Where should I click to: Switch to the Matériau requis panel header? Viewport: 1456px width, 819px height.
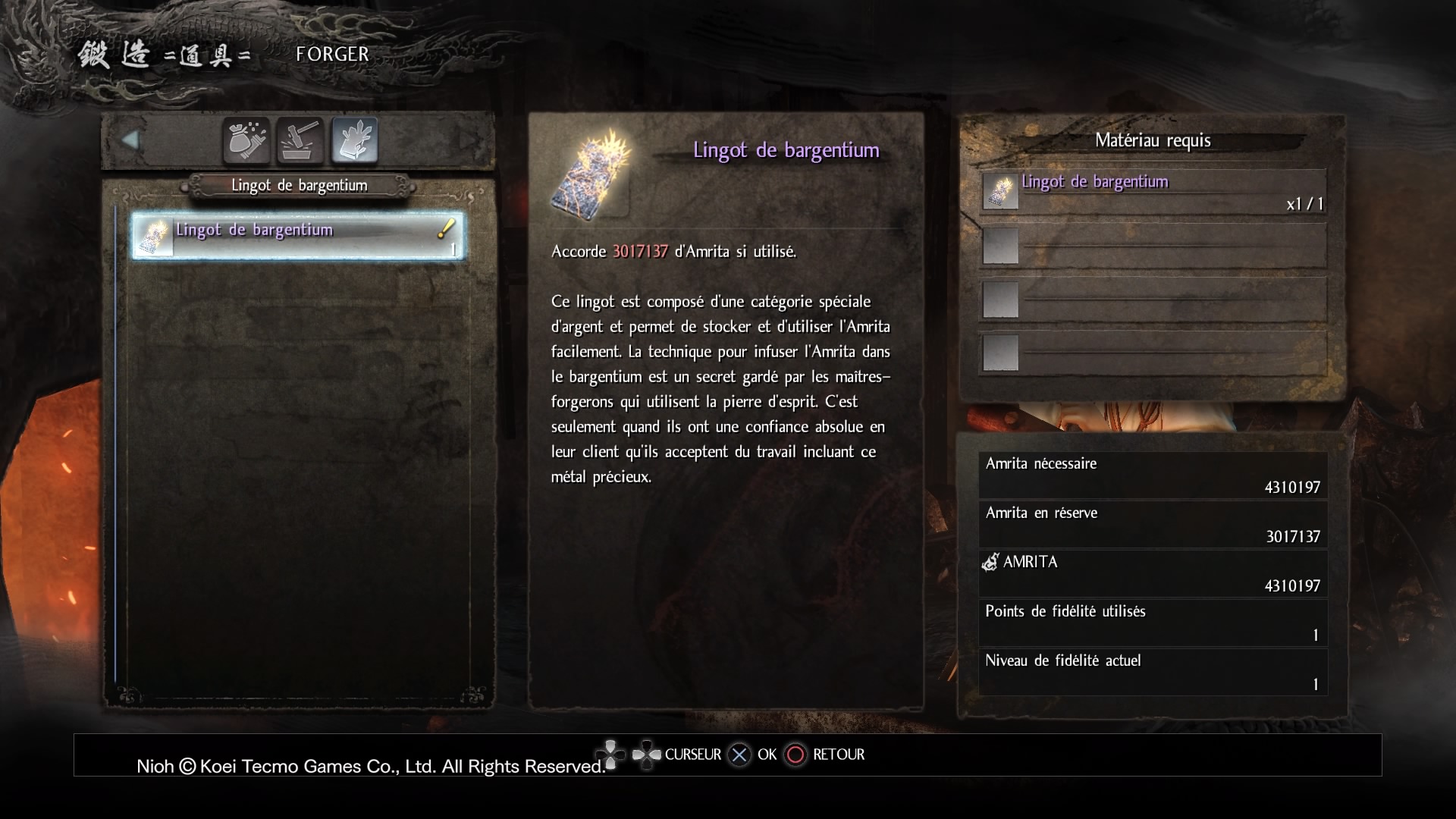(x=1153, y=141)
